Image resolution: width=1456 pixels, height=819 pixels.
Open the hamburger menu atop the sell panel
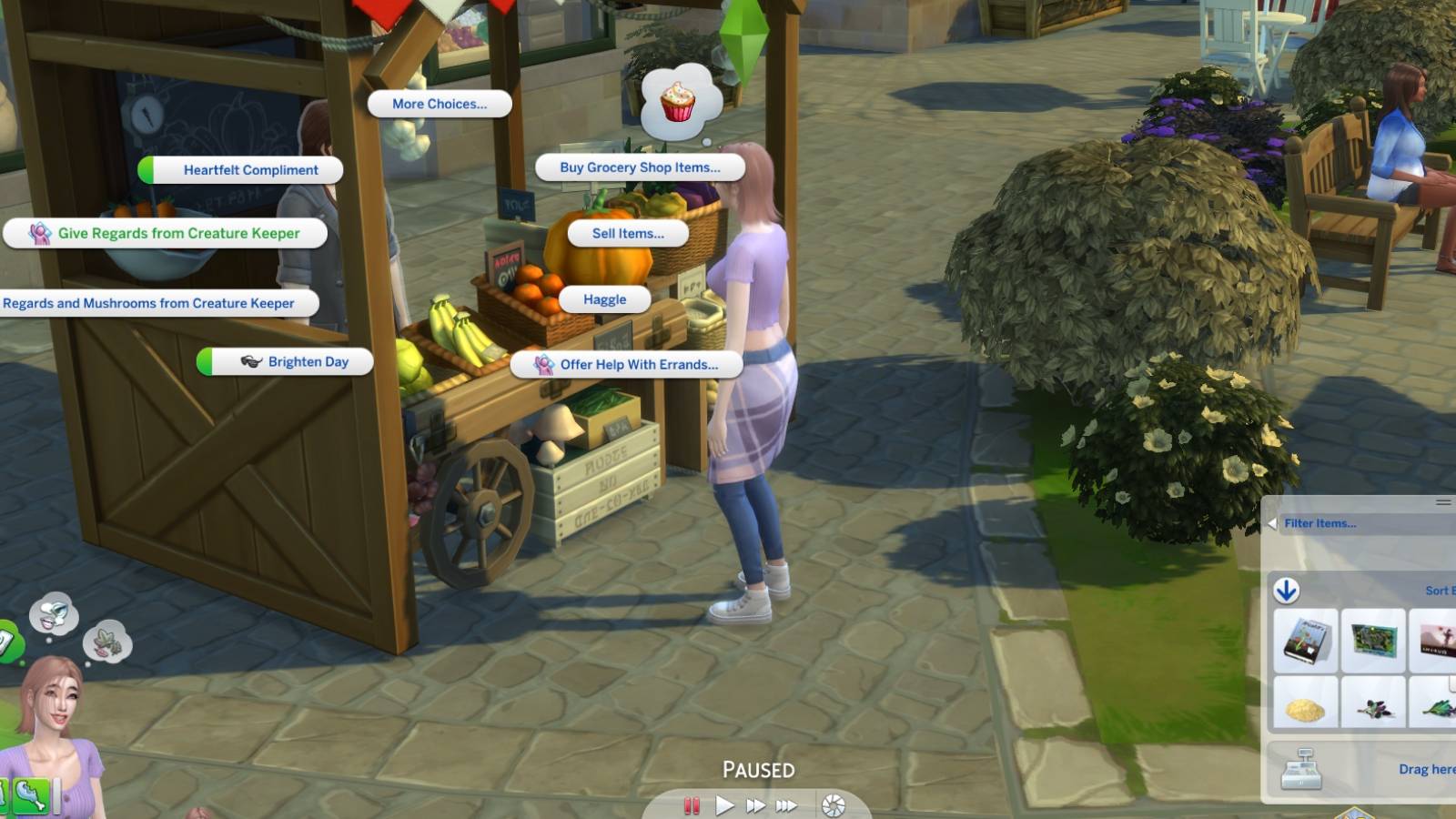(1444, 501)
